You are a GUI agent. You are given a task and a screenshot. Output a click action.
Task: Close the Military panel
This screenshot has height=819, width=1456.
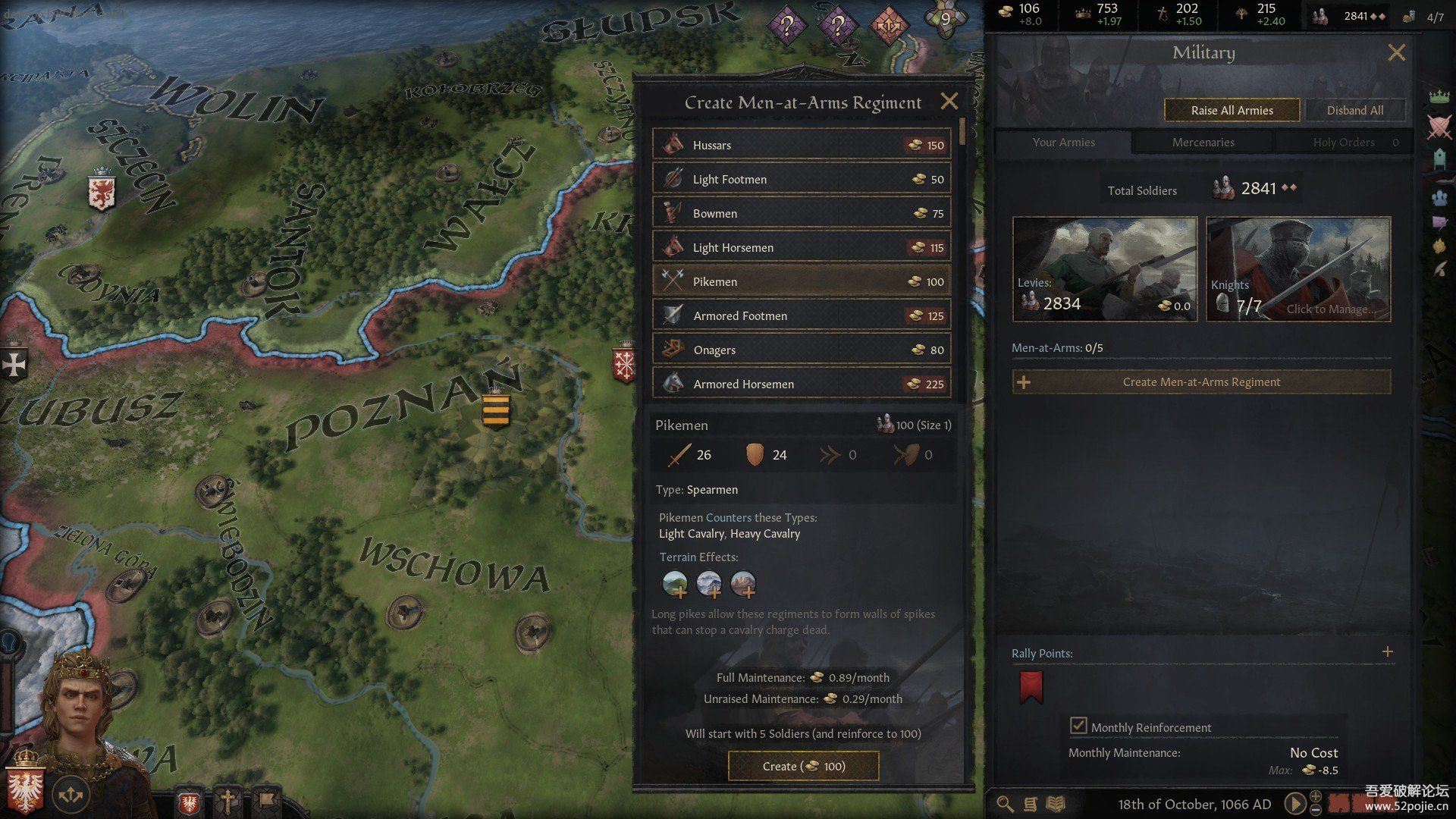[1396, 52]
